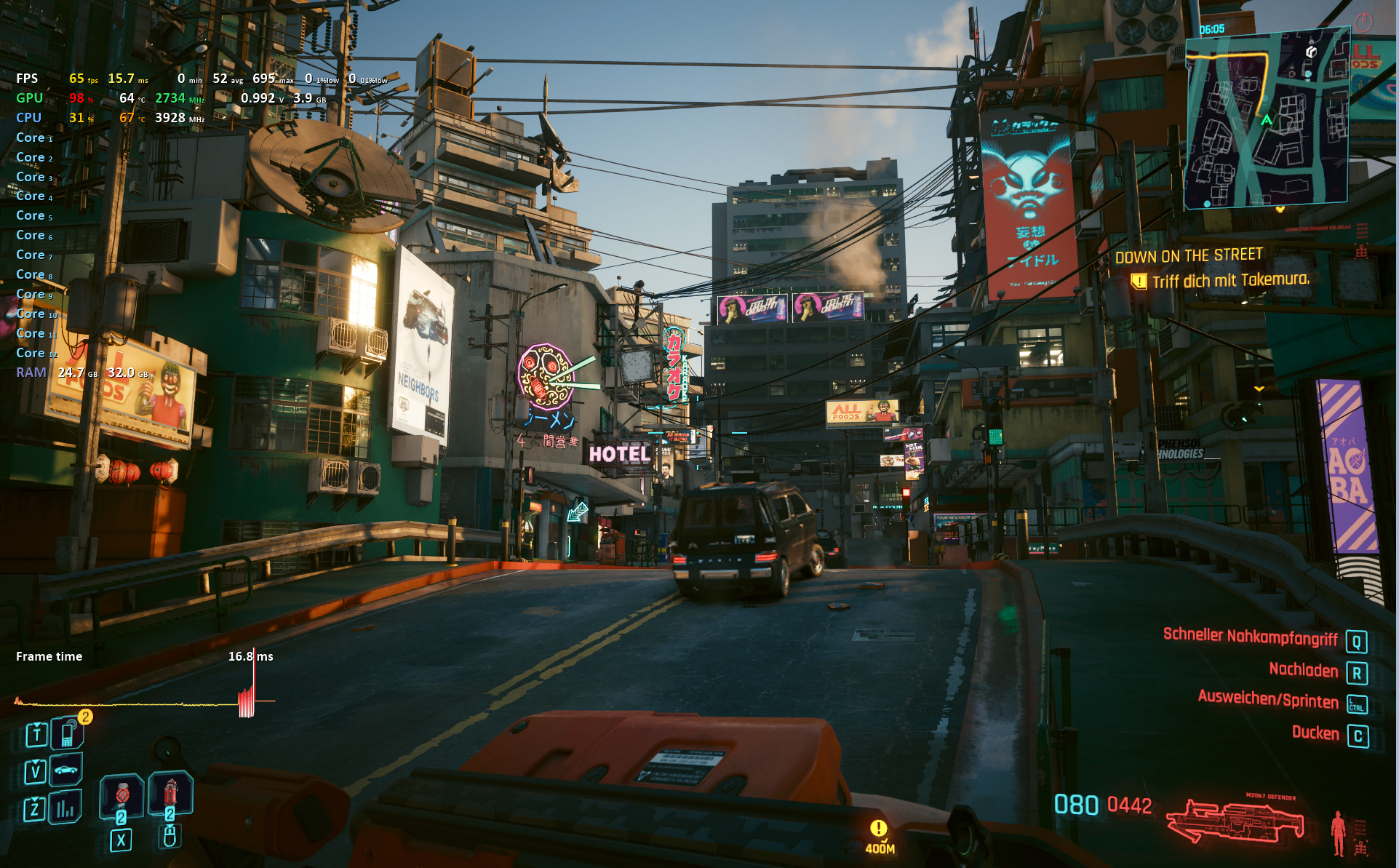The width and height of the screenshot is (1399, 868).
Task: Open the phone icon with notification badge
Action: click(x=68, y=733)
